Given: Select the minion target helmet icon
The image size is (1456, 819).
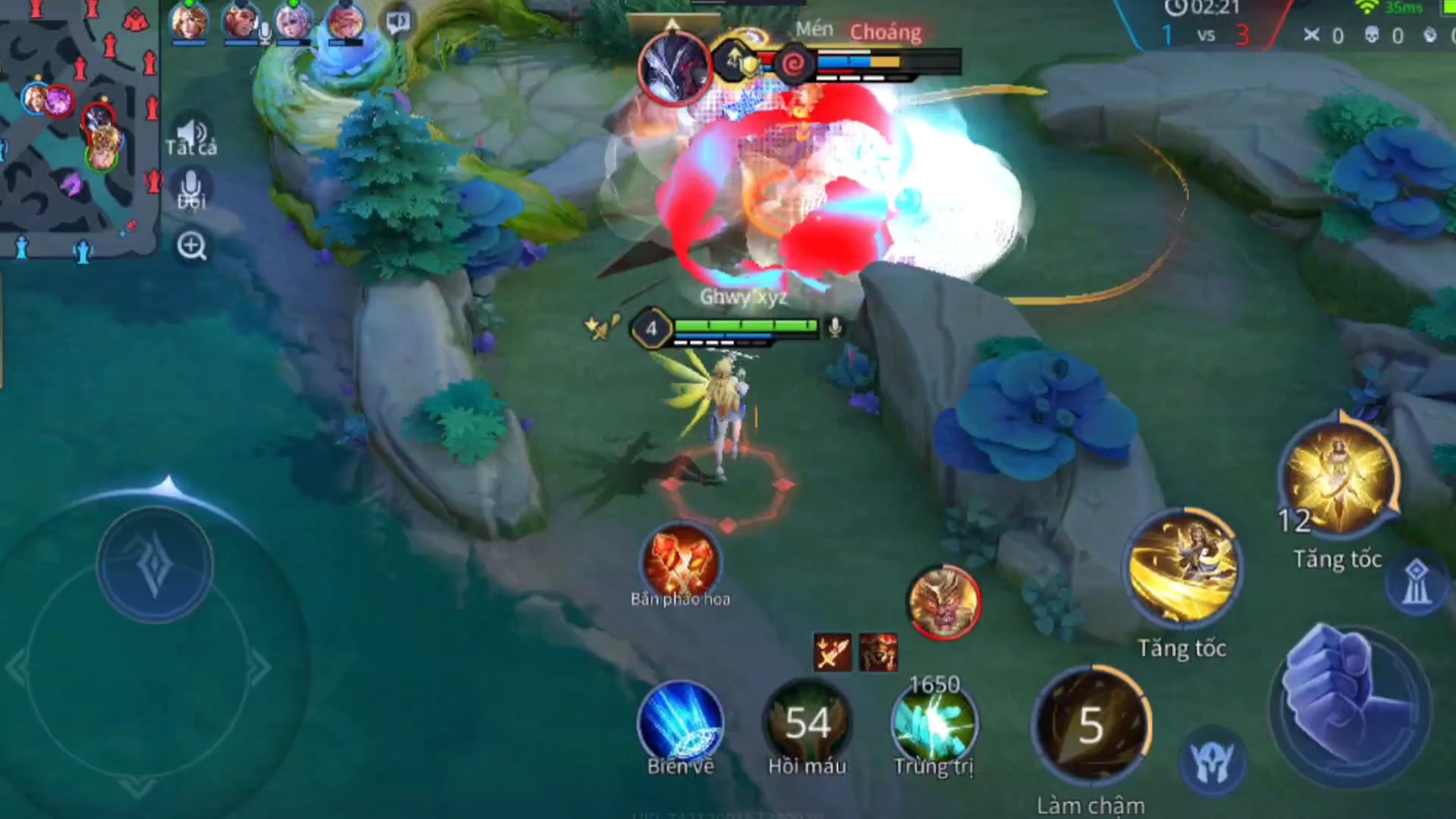Looking at the screenshot, I should point(1213,762).
